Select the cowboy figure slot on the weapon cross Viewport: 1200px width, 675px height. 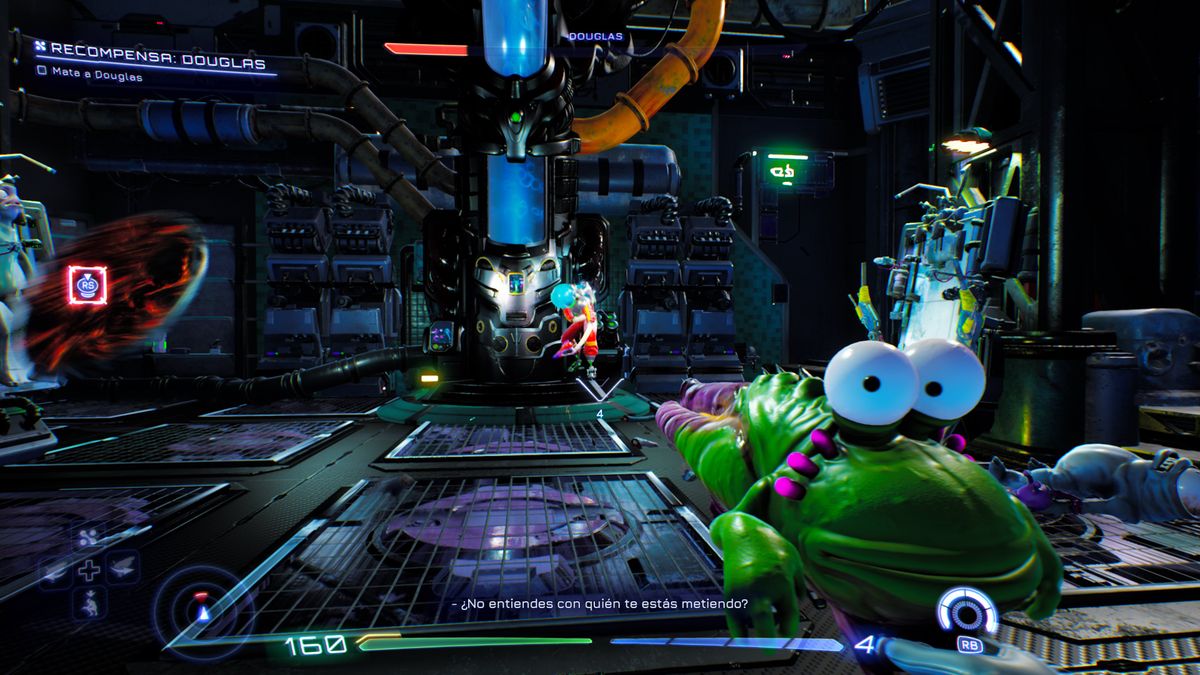click(88, 602)
